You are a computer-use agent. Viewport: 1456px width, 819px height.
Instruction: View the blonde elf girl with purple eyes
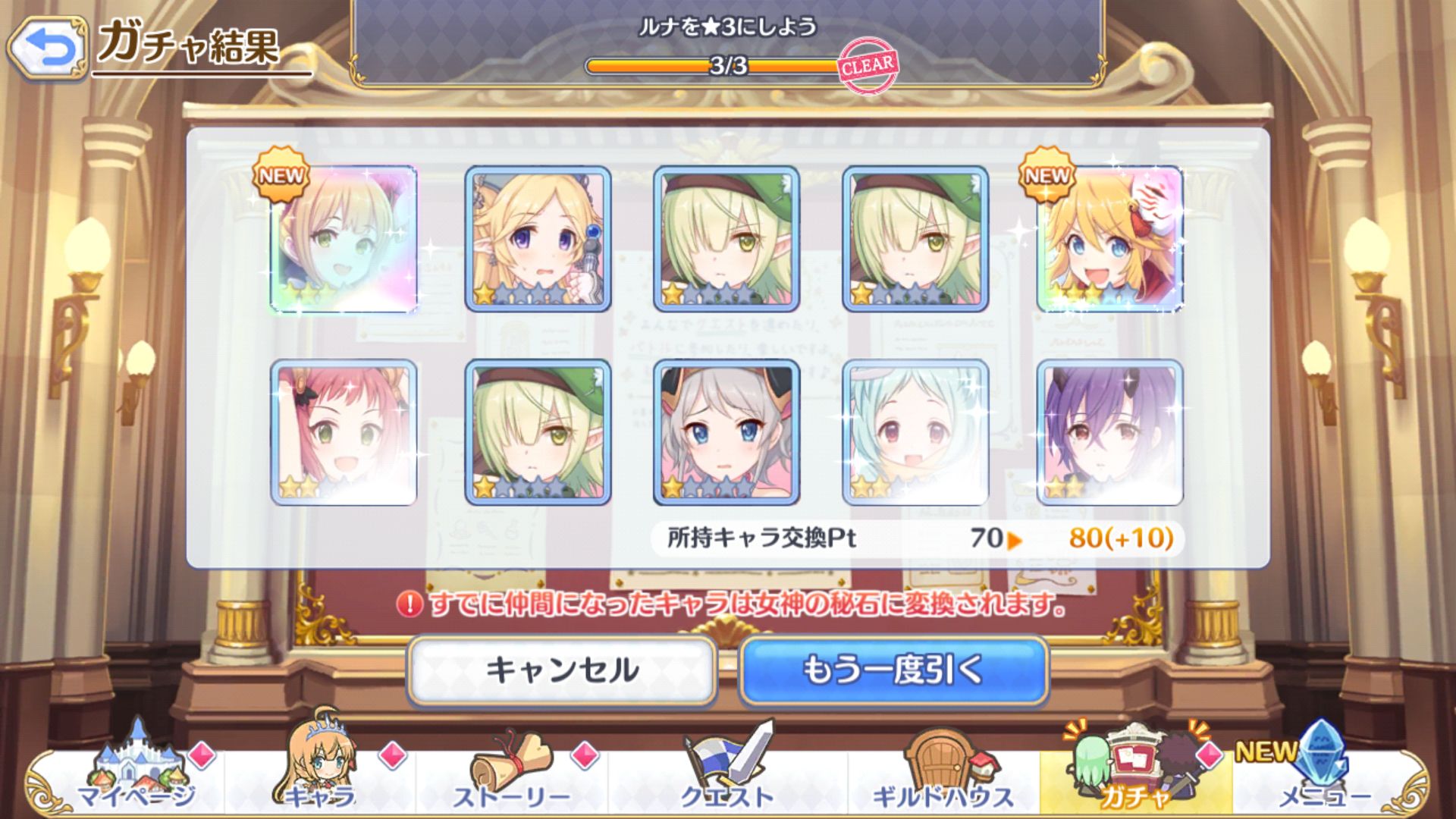538,239
